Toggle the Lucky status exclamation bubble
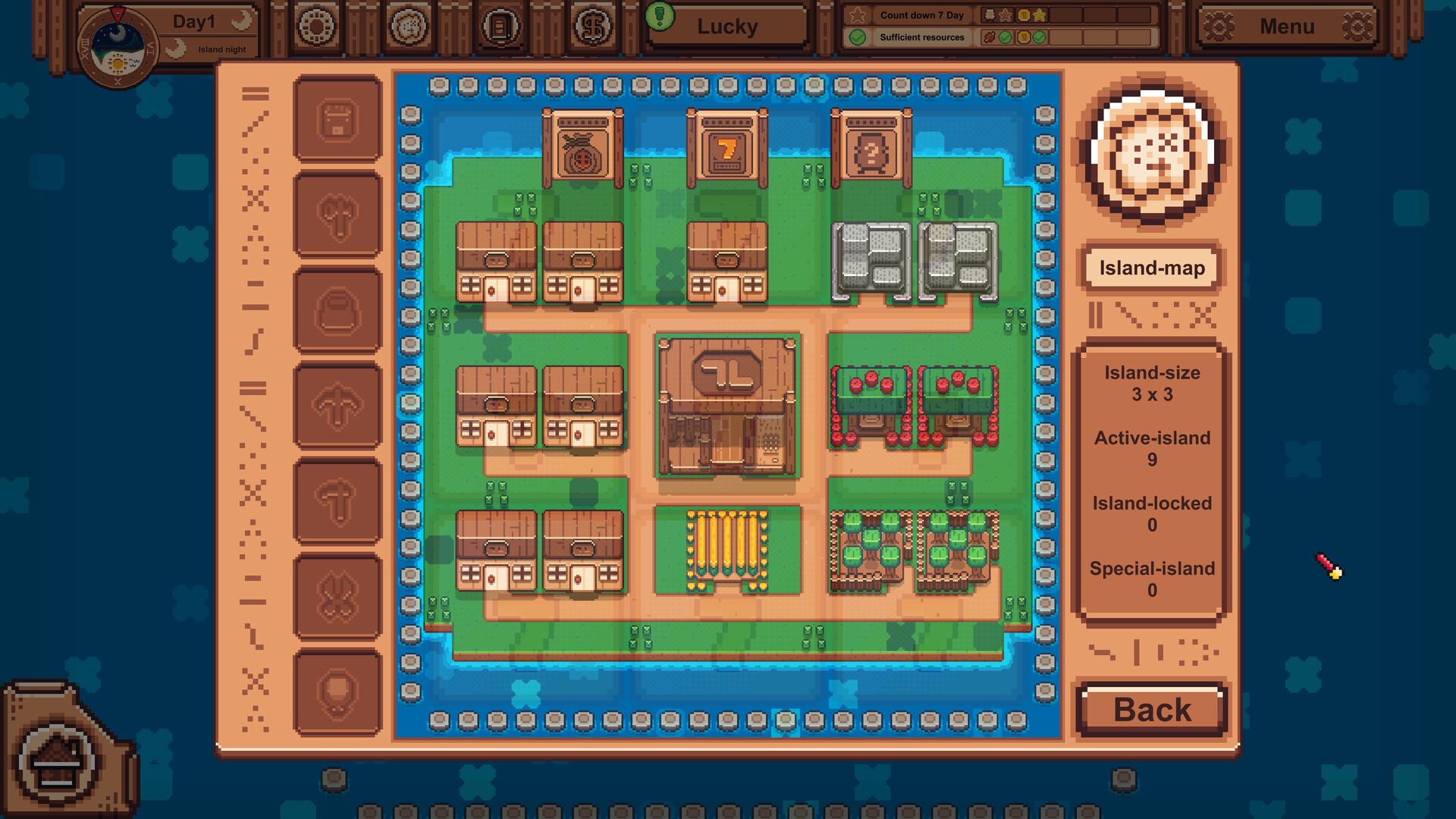The height and width of the screenshot is (819, 1456). pyautogui.click(x=661, y=17)
